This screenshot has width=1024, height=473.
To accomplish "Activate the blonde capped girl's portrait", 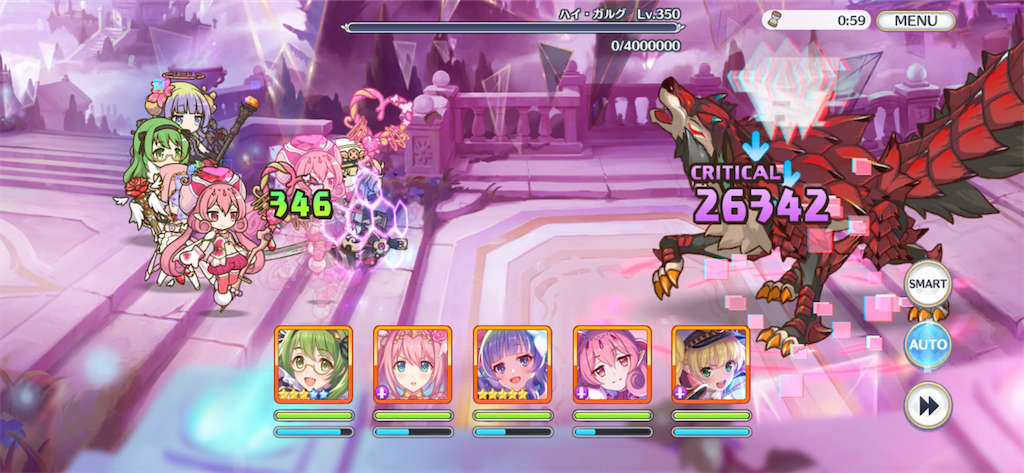I will pyautogui.click(x=711, y=364).
